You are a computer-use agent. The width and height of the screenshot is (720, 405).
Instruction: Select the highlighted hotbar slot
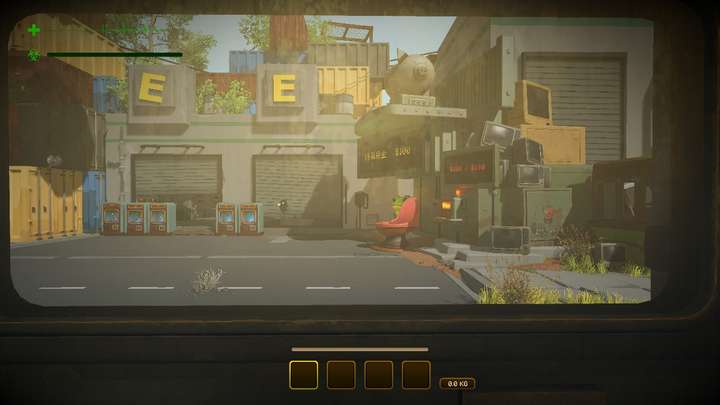(x=303, y=375)
